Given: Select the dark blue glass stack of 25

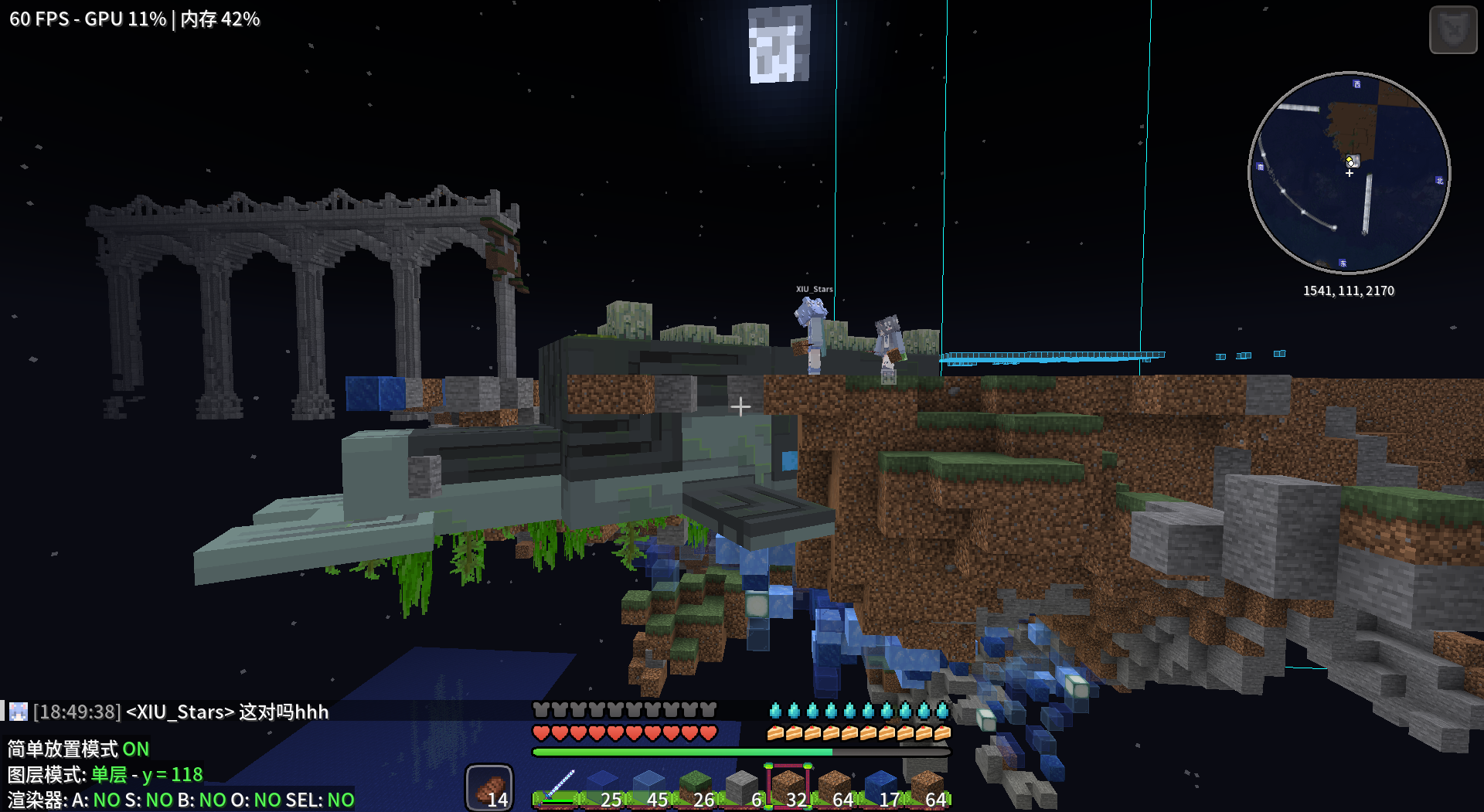Looking at the screenshot, I should (x=603, y=787).
